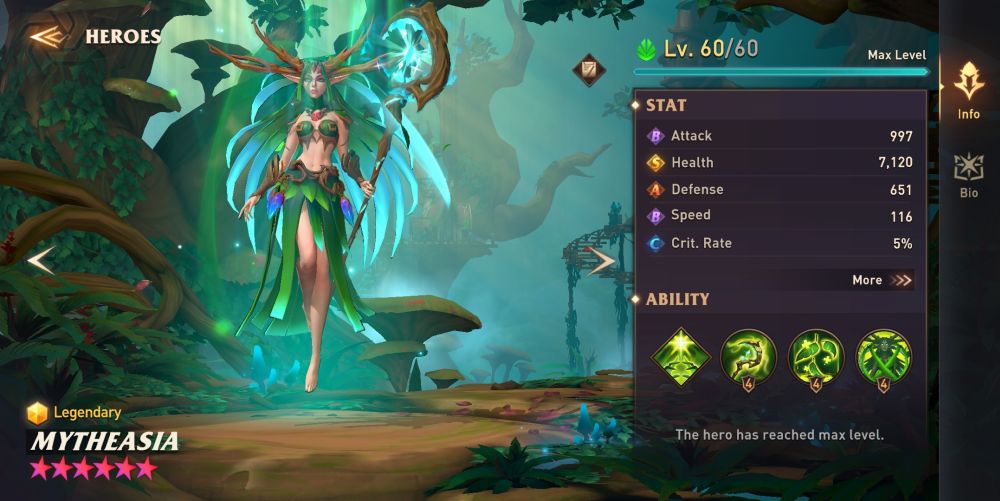
Task: Show more hero stats
Action: (x=882, y=280)
